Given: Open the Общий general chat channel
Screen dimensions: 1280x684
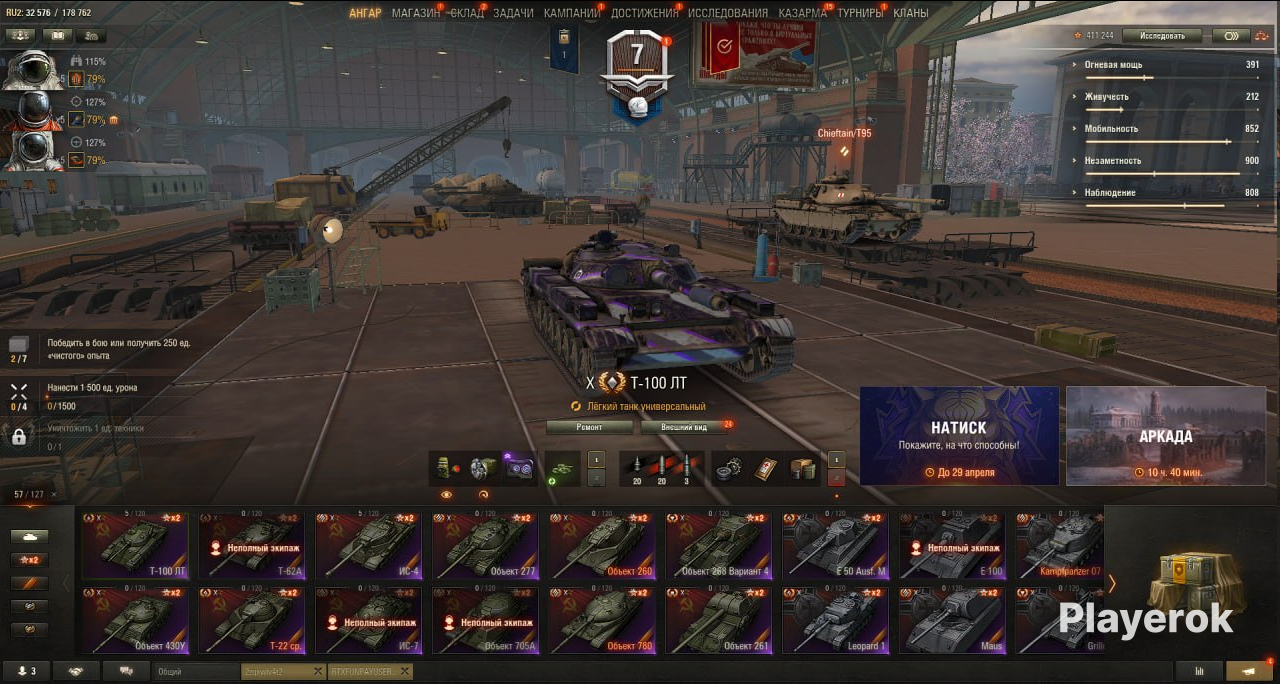Looking at the screenshot, I should 196,672.
